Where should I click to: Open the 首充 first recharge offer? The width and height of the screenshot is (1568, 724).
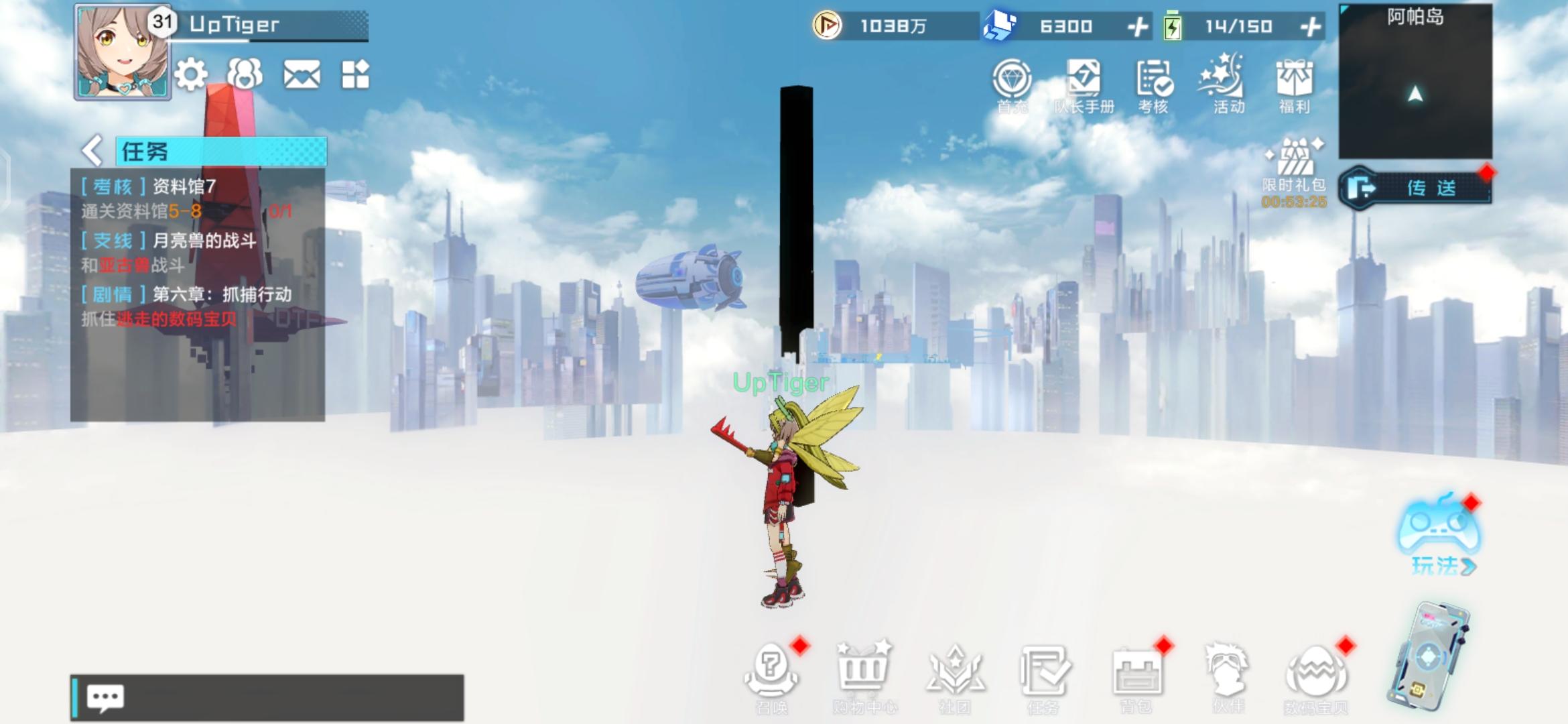1014,80
